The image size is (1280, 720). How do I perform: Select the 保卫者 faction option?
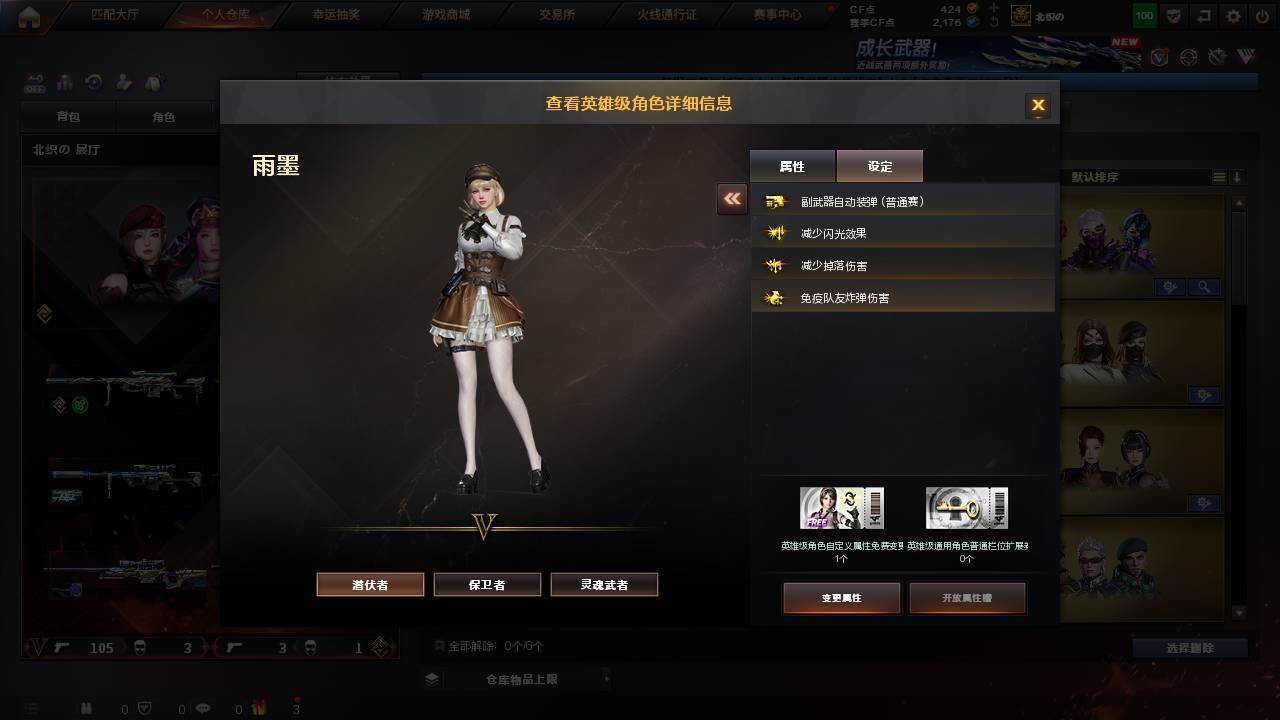pyautogui.click(x=487, y=584)
